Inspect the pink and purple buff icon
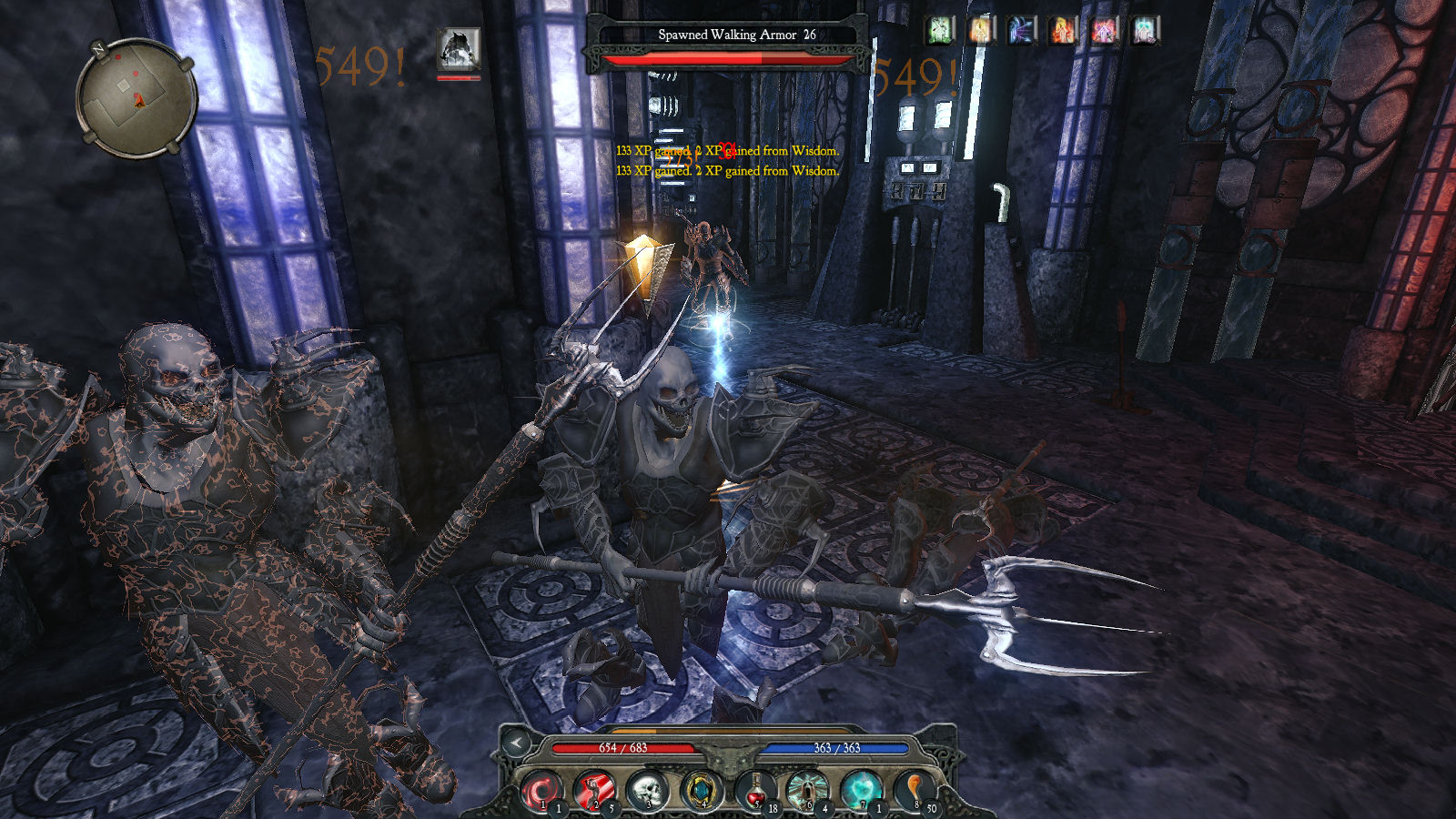Screen dimensions: 1456x819 click(1104, 31)
